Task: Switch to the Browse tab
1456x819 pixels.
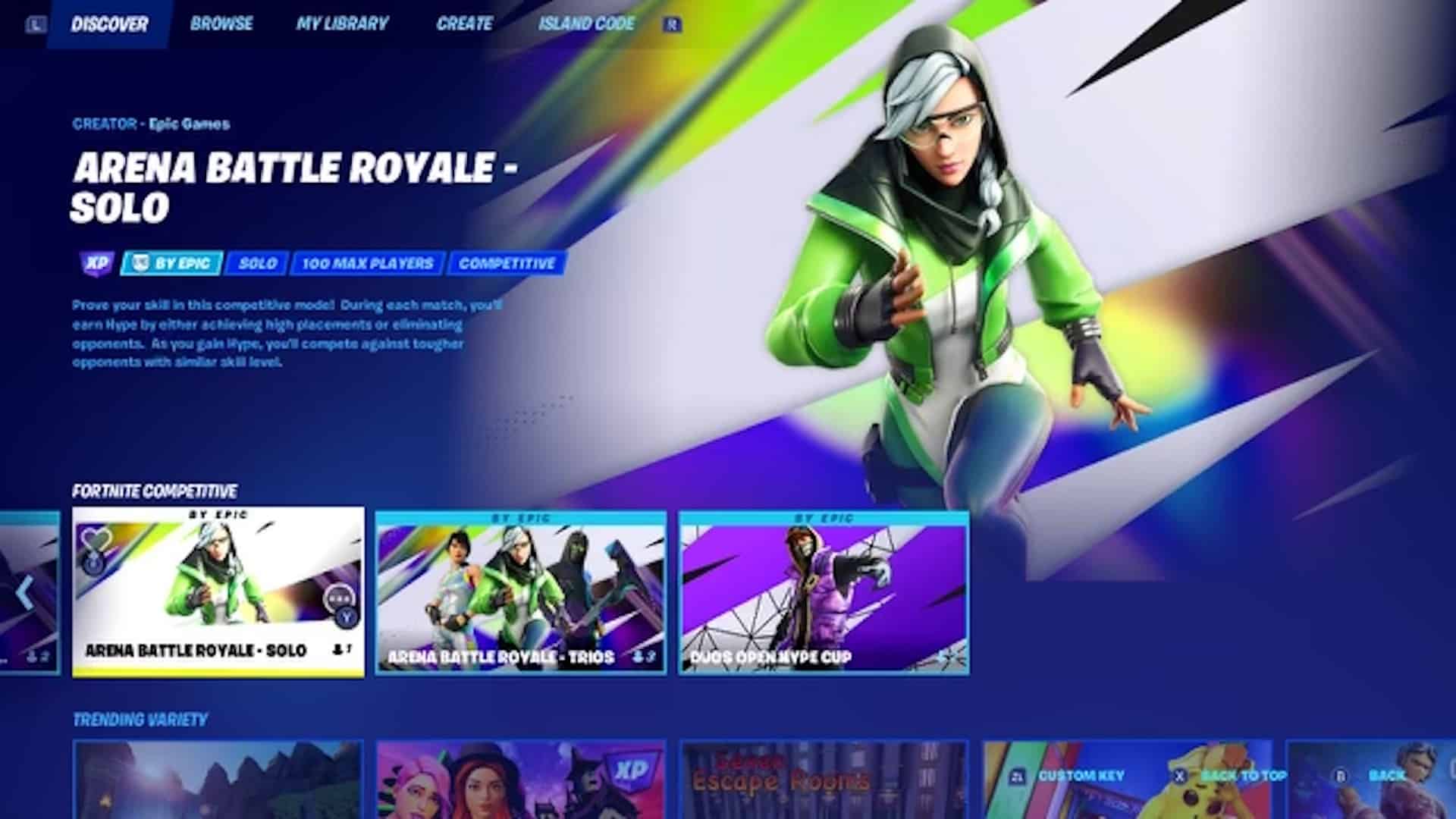Action: pos(222,24)
